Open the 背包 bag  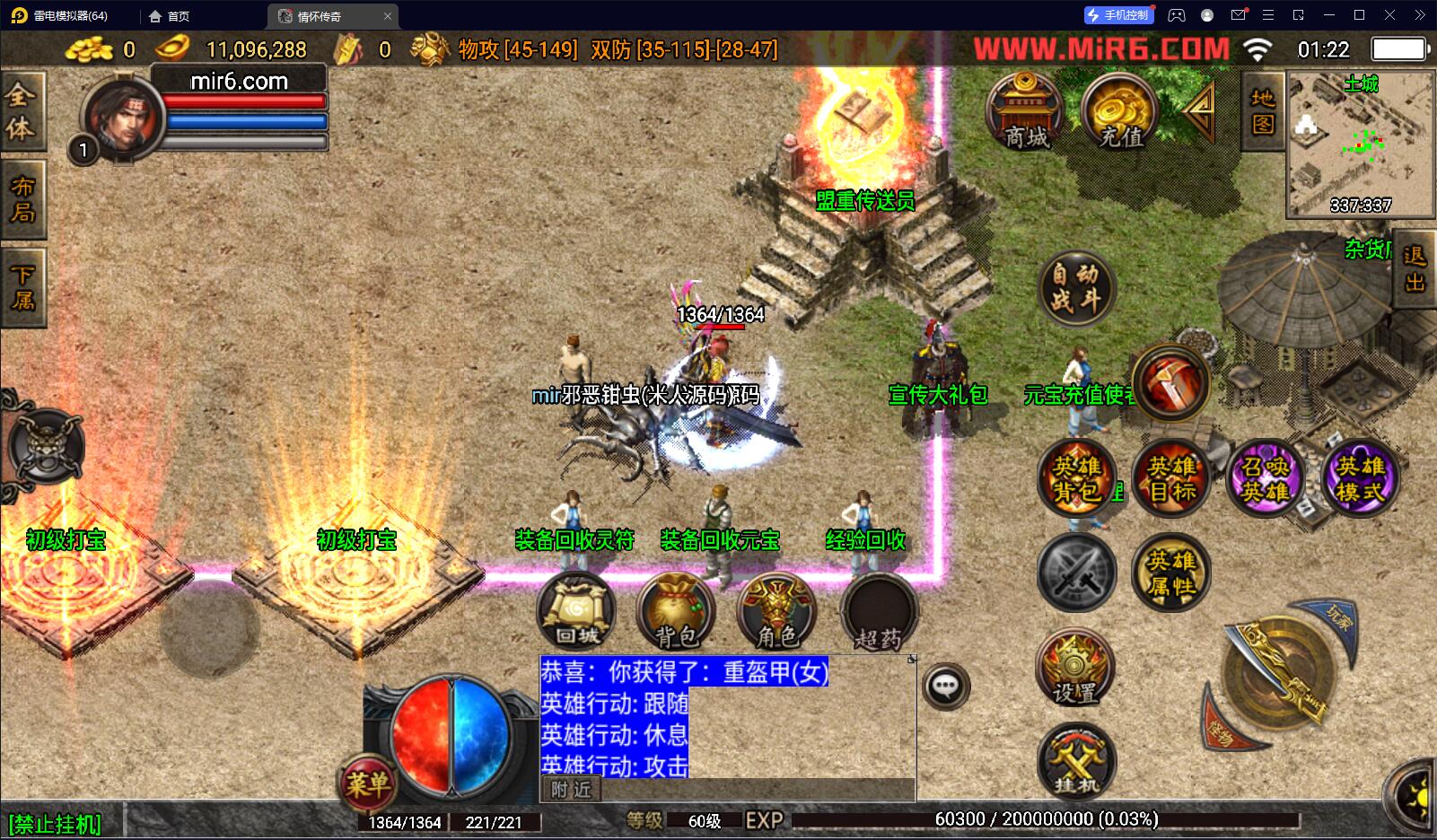676,612
